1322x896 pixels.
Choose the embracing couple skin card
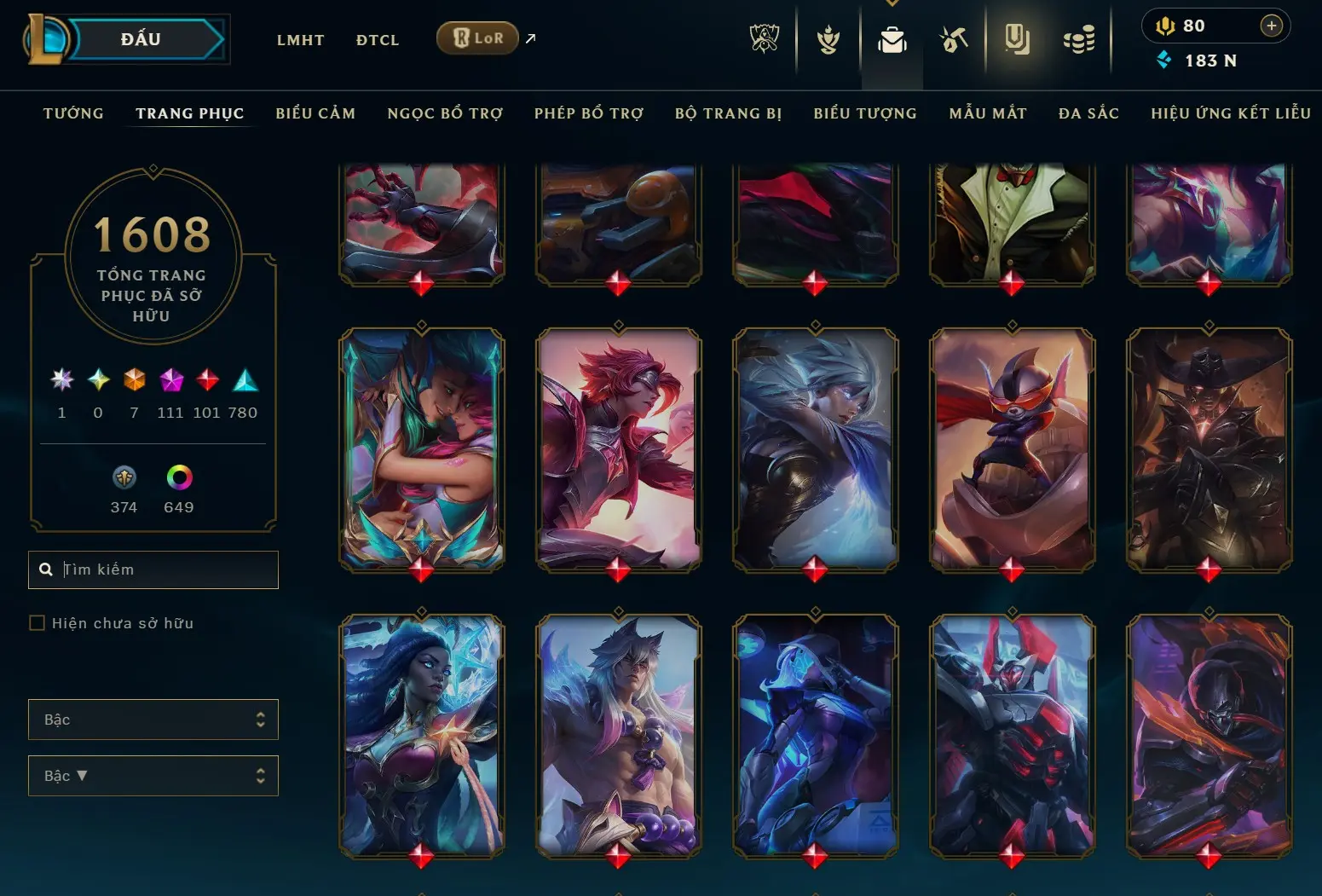(422, 448)
